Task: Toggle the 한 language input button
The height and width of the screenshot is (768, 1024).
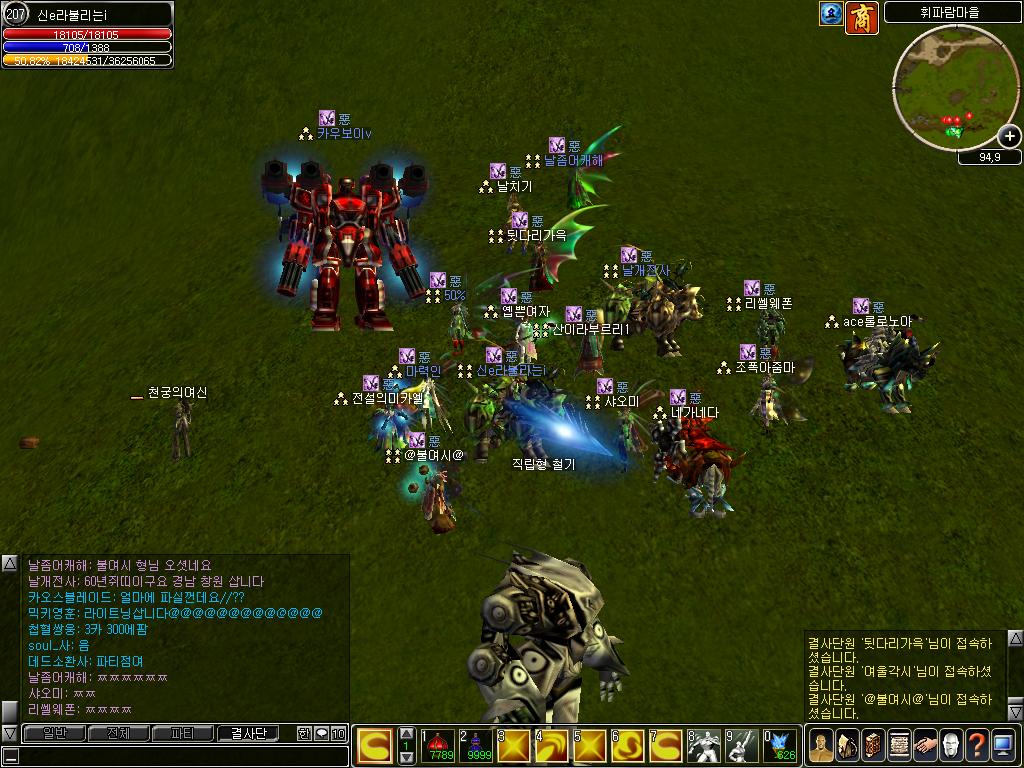Action: [304, 733]
